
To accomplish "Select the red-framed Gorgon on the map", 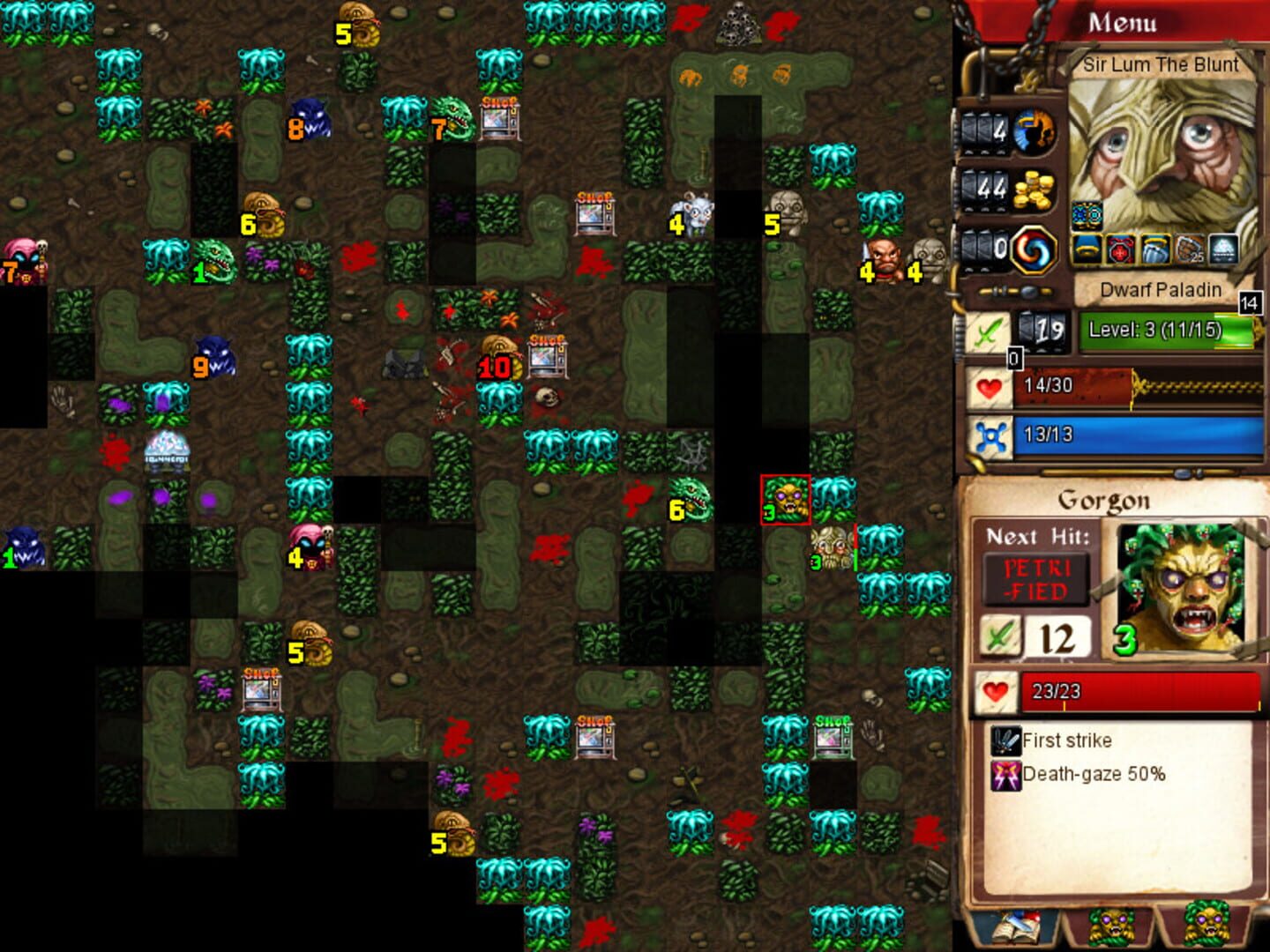I will tap(785, 498).
